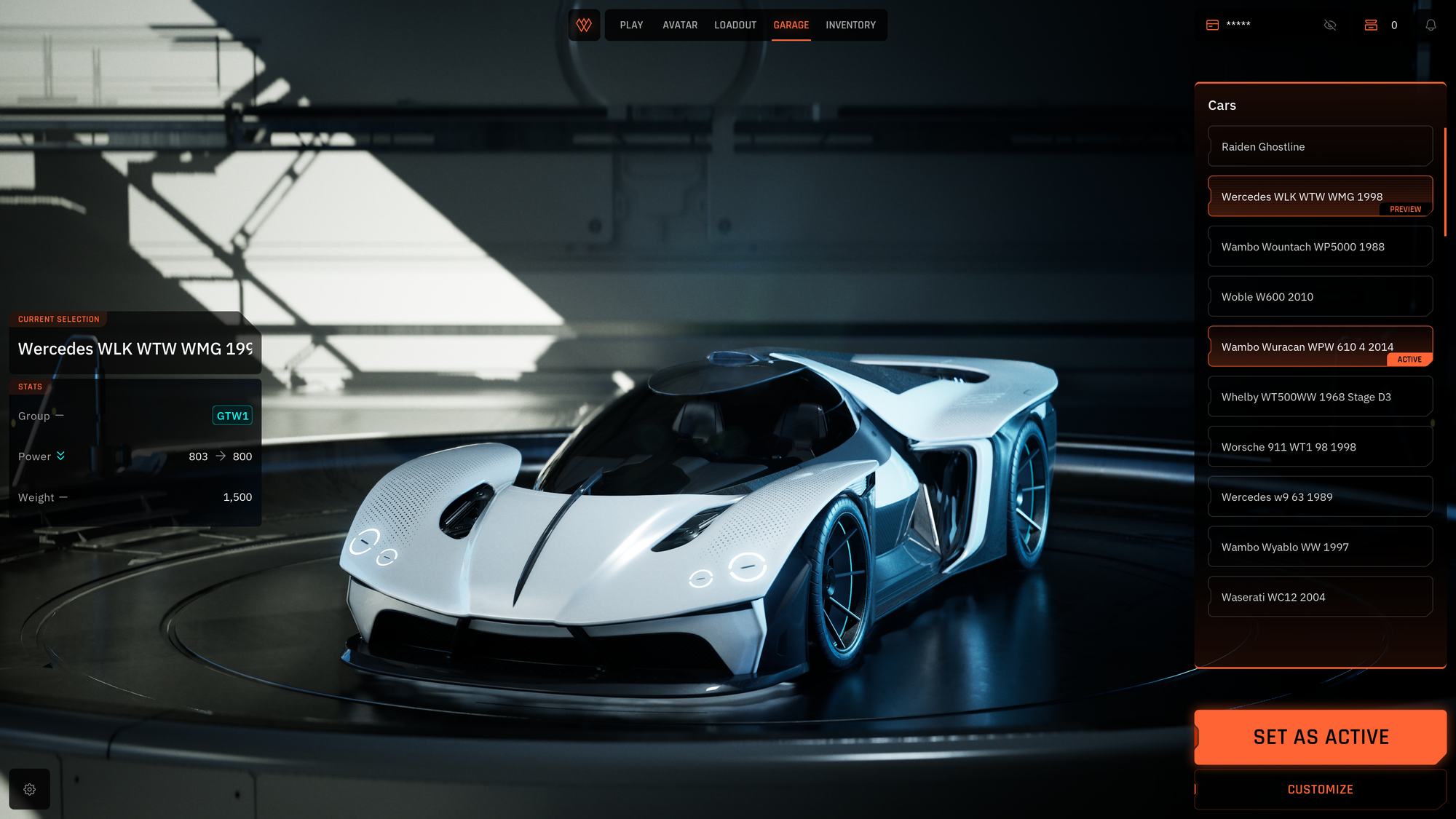1456x819 pixels.
Task: Select the Worsche 911 WT1 98 1998
Action: [x=1320, y=447]
